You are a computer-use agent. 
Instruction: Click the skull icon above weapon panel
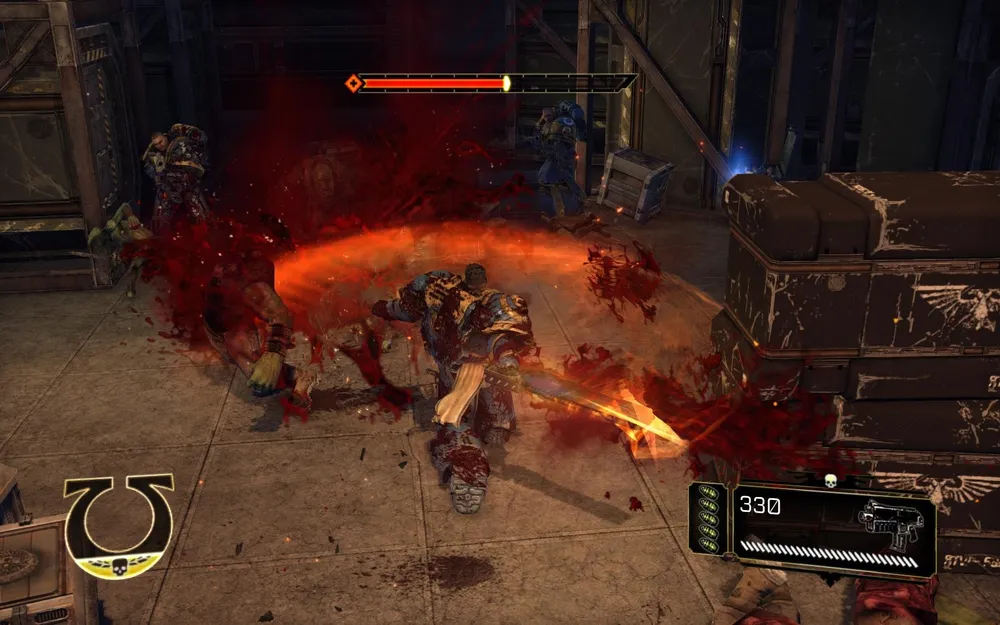829,481
